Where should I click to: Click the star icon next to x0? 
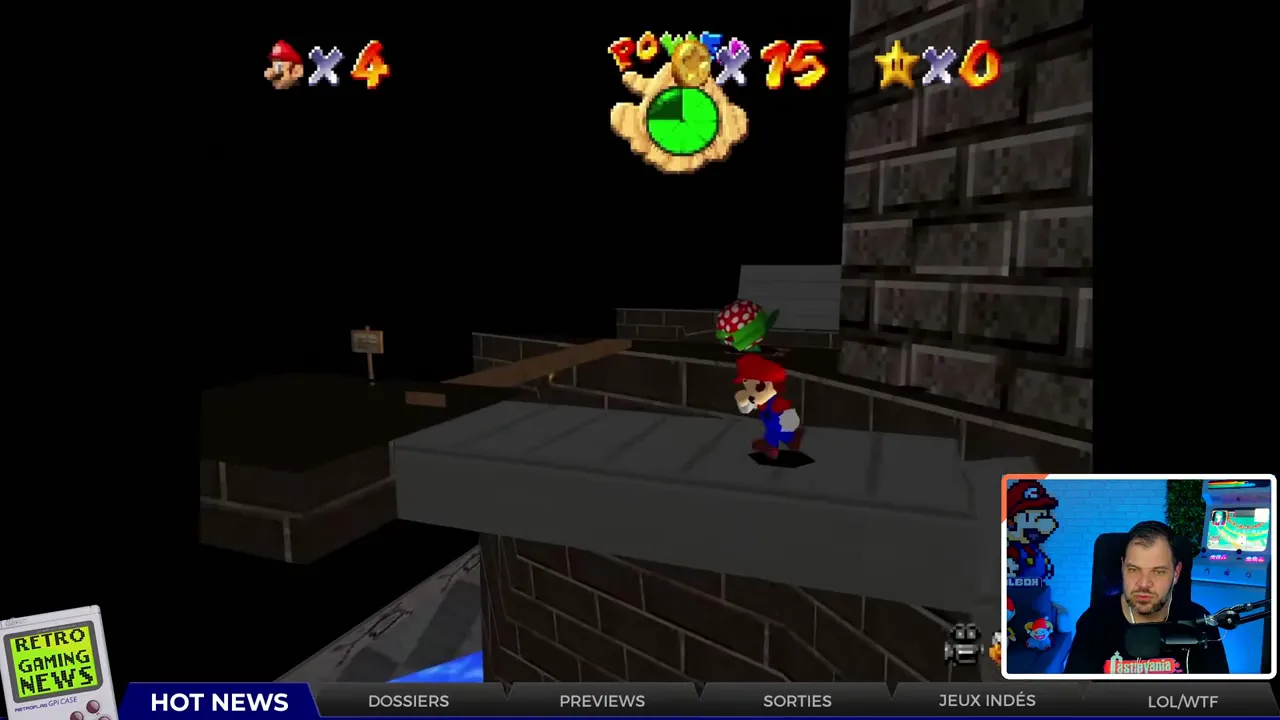[895, 63]
